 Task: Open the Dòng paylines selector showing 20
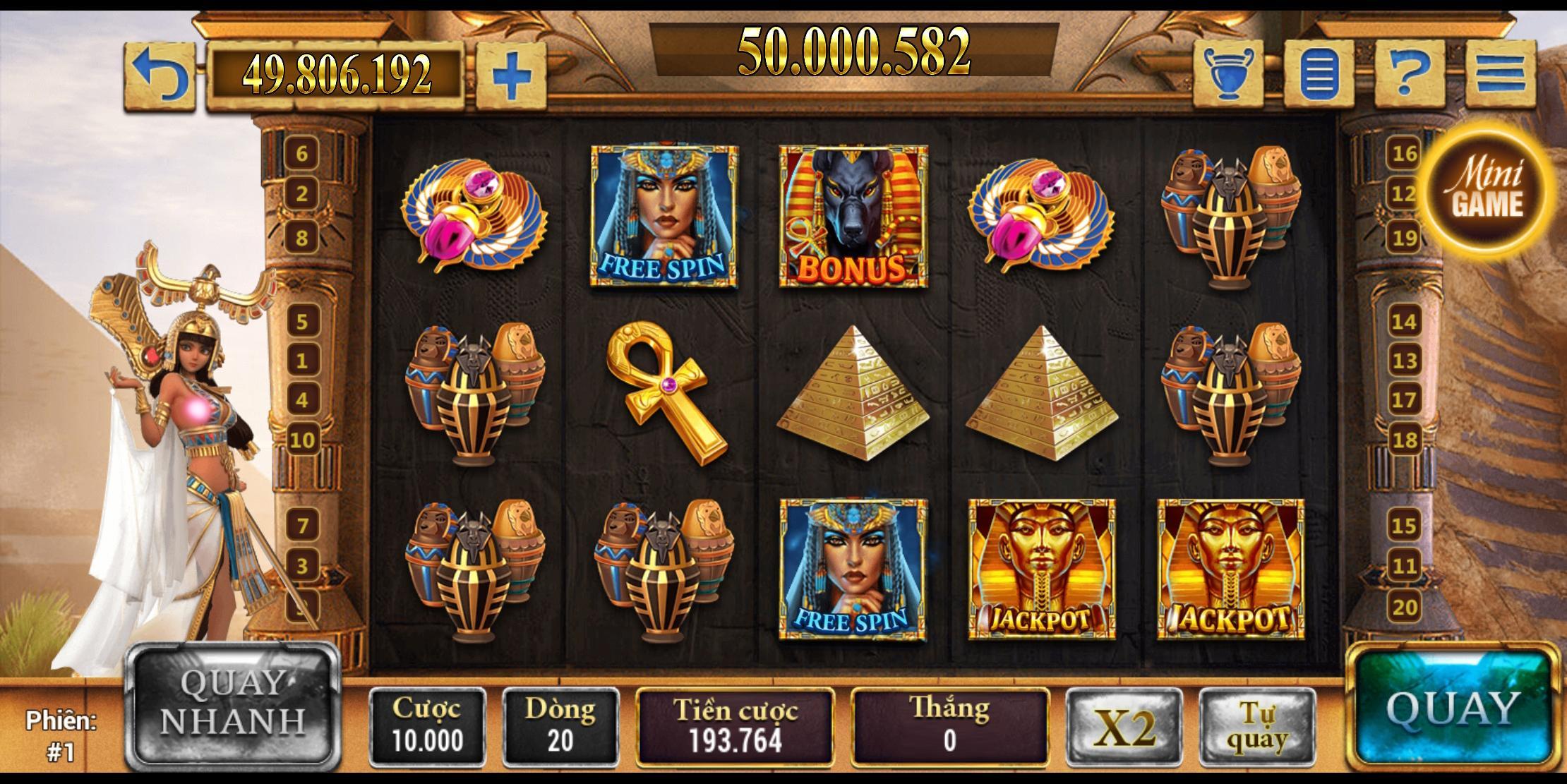(x=561, y=723)
